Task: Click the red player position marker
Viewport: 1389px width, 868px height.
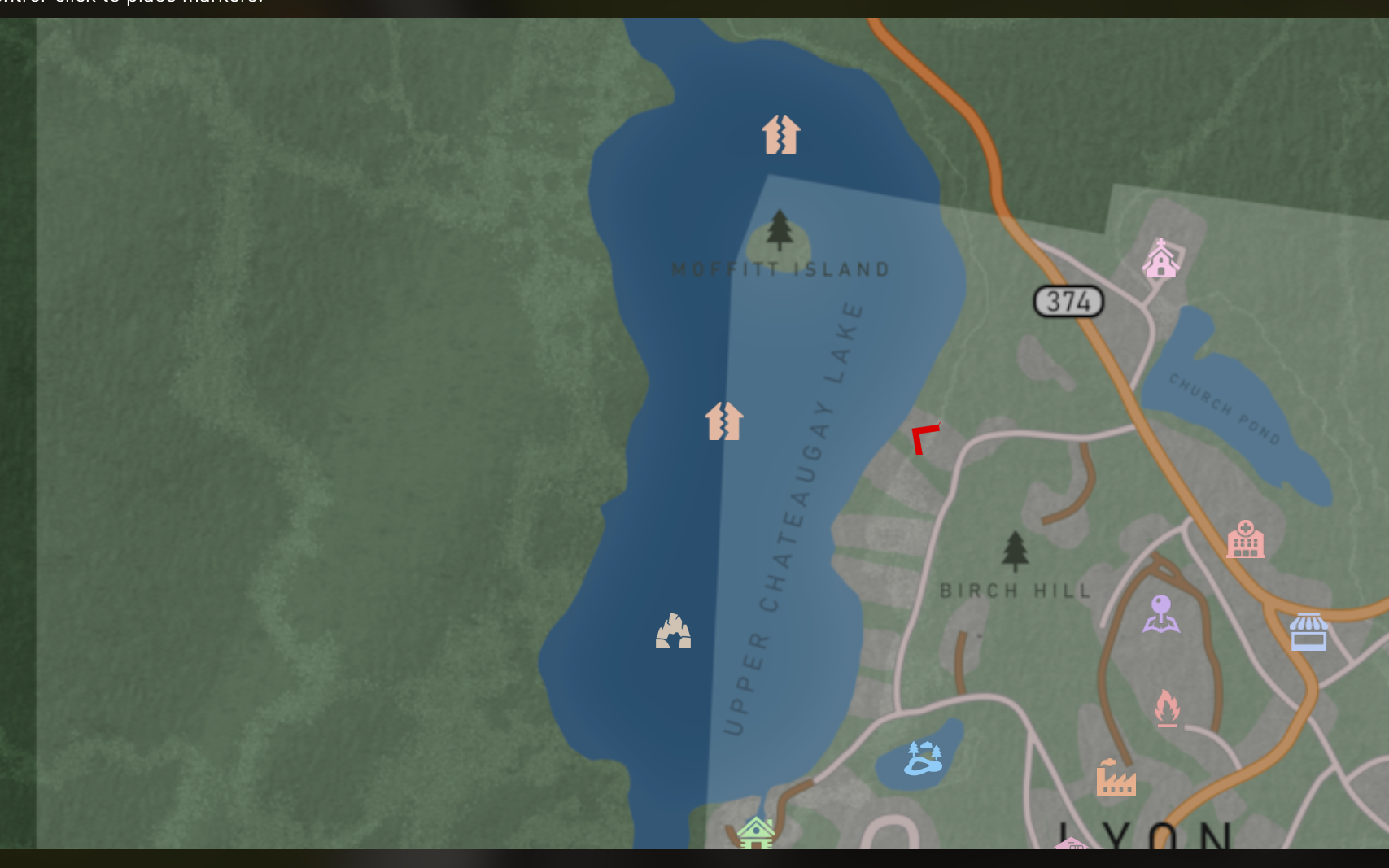Action: 924,439
